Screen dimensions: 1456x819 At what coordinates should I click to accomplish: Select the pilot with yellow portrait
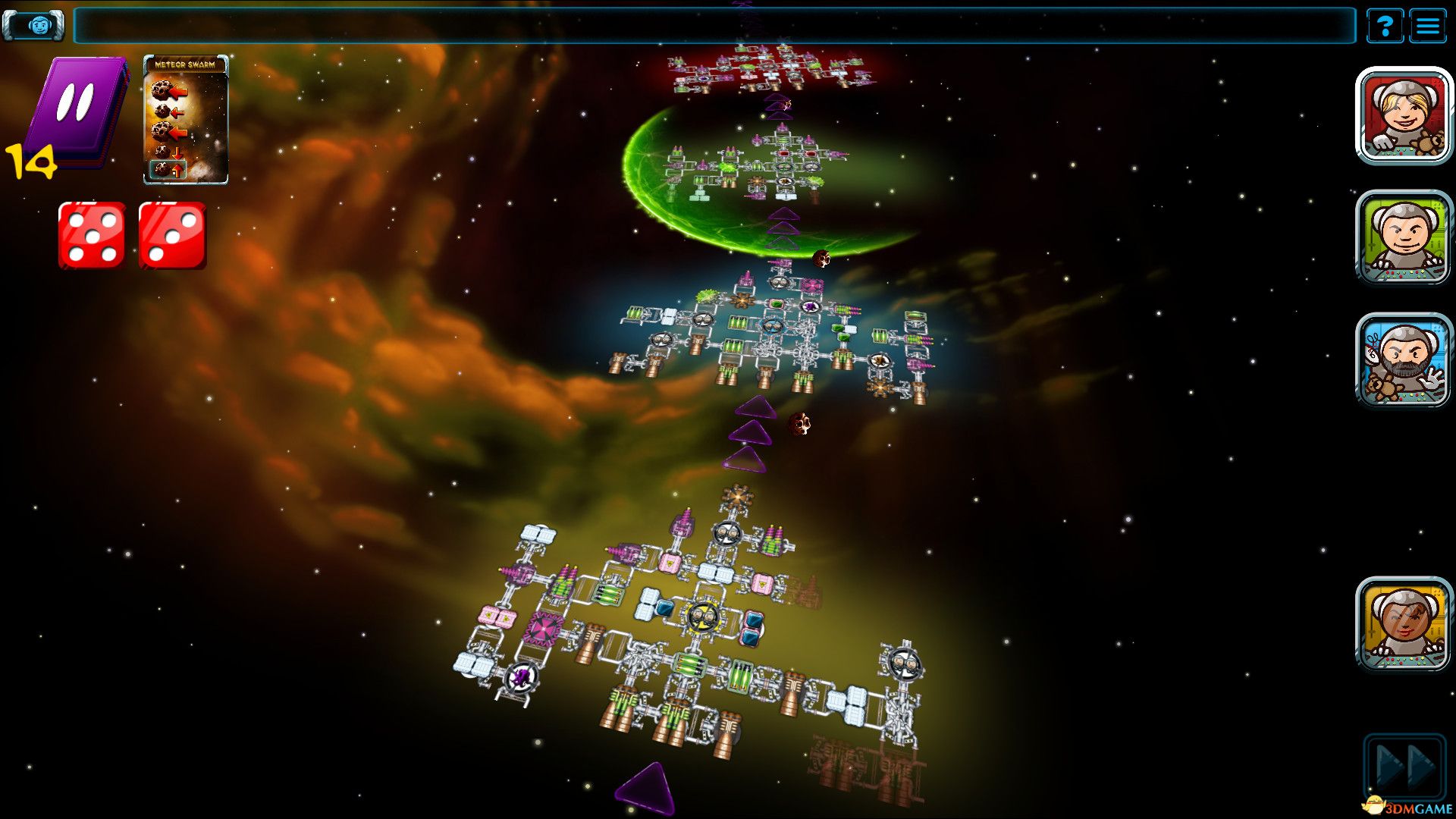pyautogui.click(x=1404, y=624)
